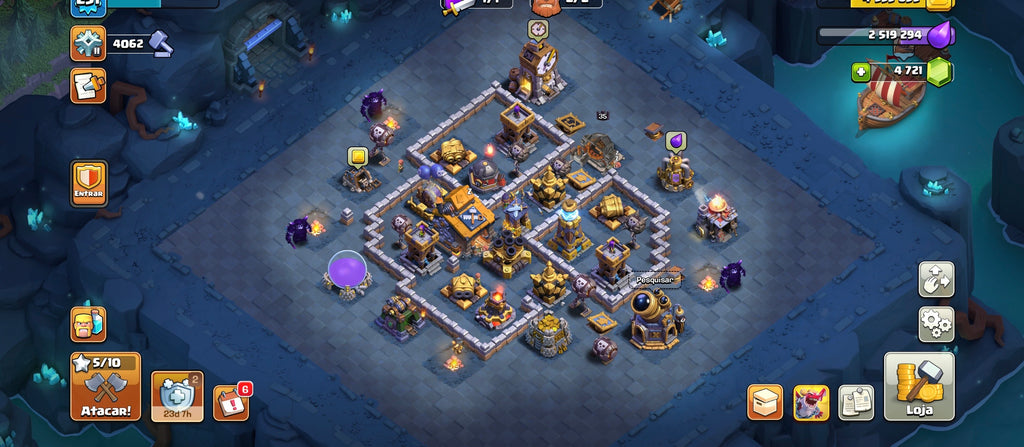Collect gold from the yellow coin bubble
Screen dimensions: 1024x447
(358, 156)
